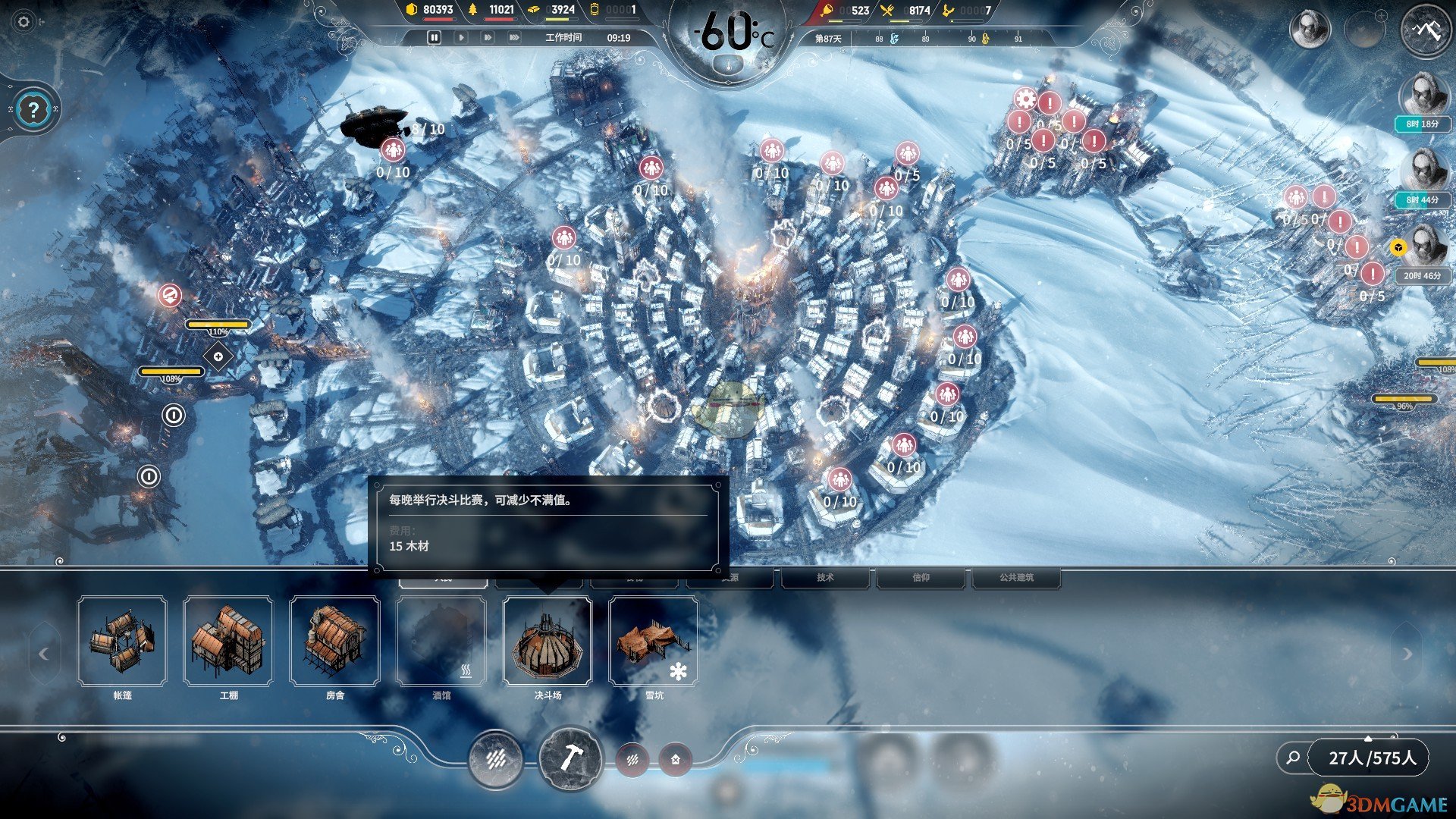The width and height of the screenshot is (1456, 819).
Task: Choose the 工棚 bunkhouse building
Action: (228, 642)
